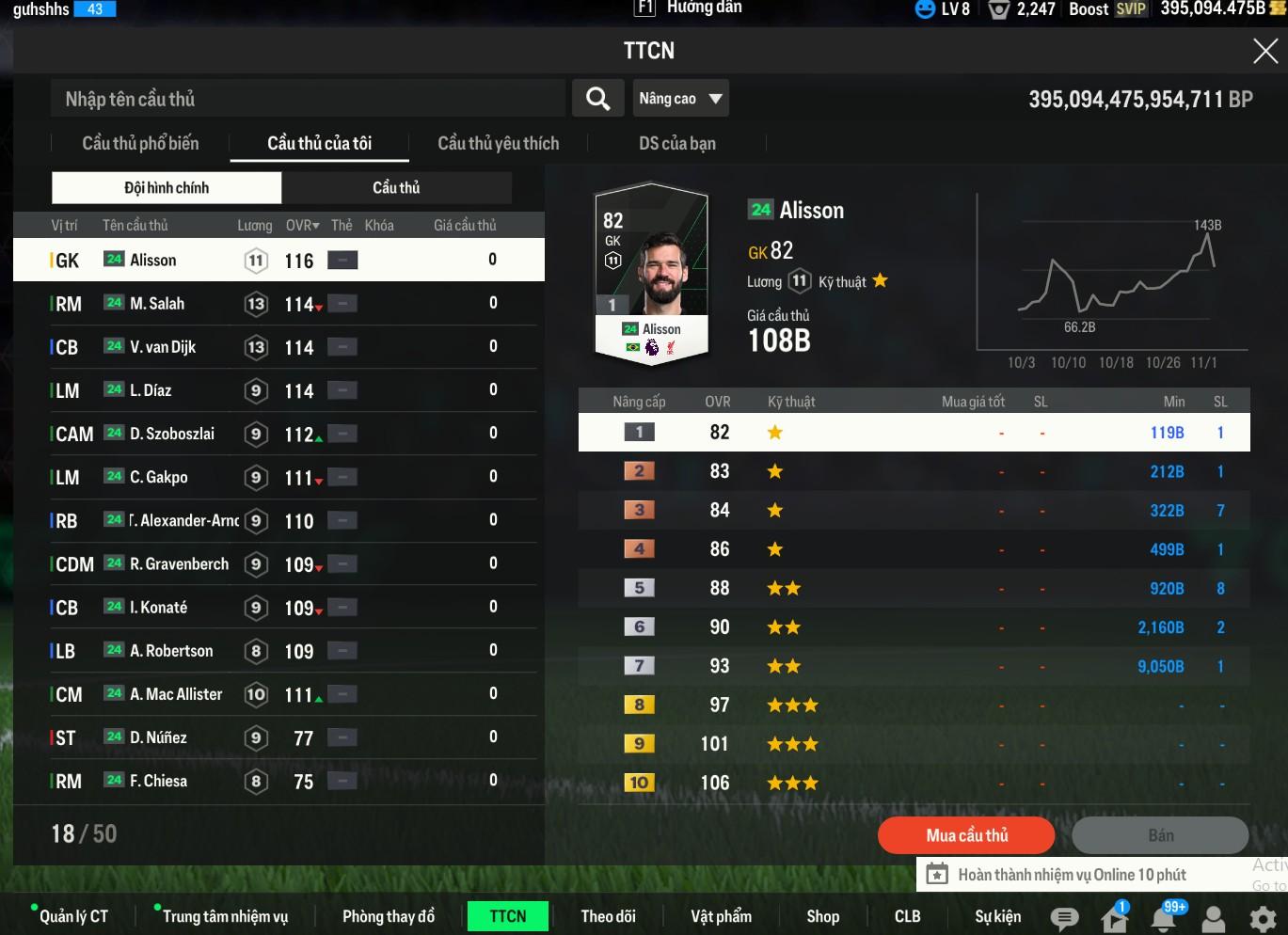Click the red Mua cầu thủ button

(966, 835)
